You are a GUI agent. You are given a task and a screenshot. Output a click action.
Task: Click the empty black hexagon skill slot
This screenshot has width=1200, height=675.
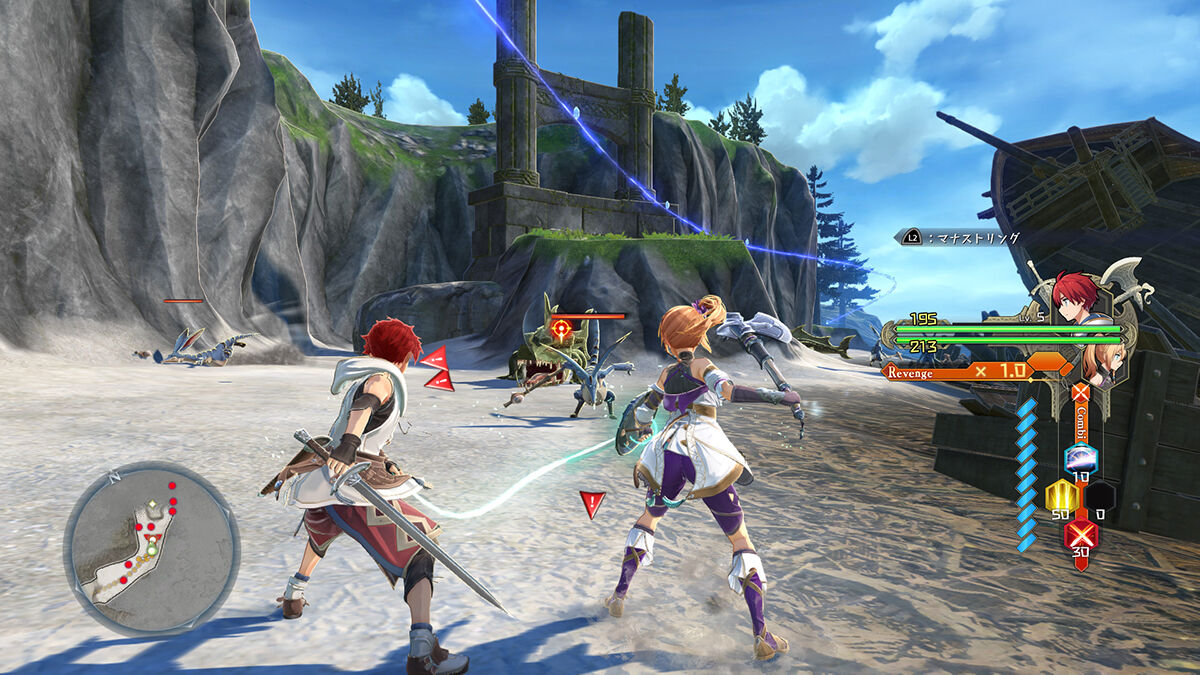[x=1101, y=496]
